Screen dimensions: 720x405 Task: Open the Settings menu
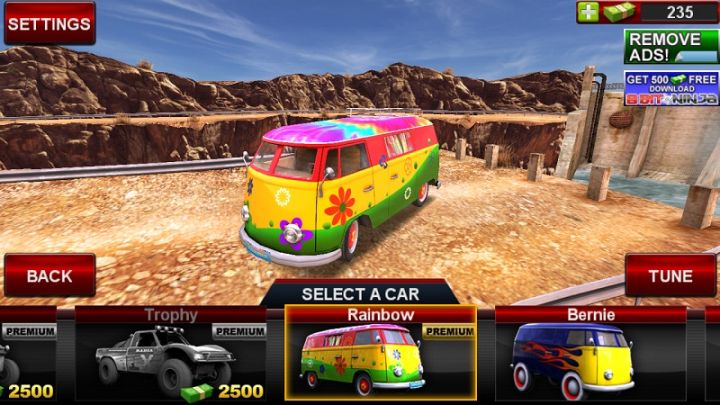coord(49,22)
